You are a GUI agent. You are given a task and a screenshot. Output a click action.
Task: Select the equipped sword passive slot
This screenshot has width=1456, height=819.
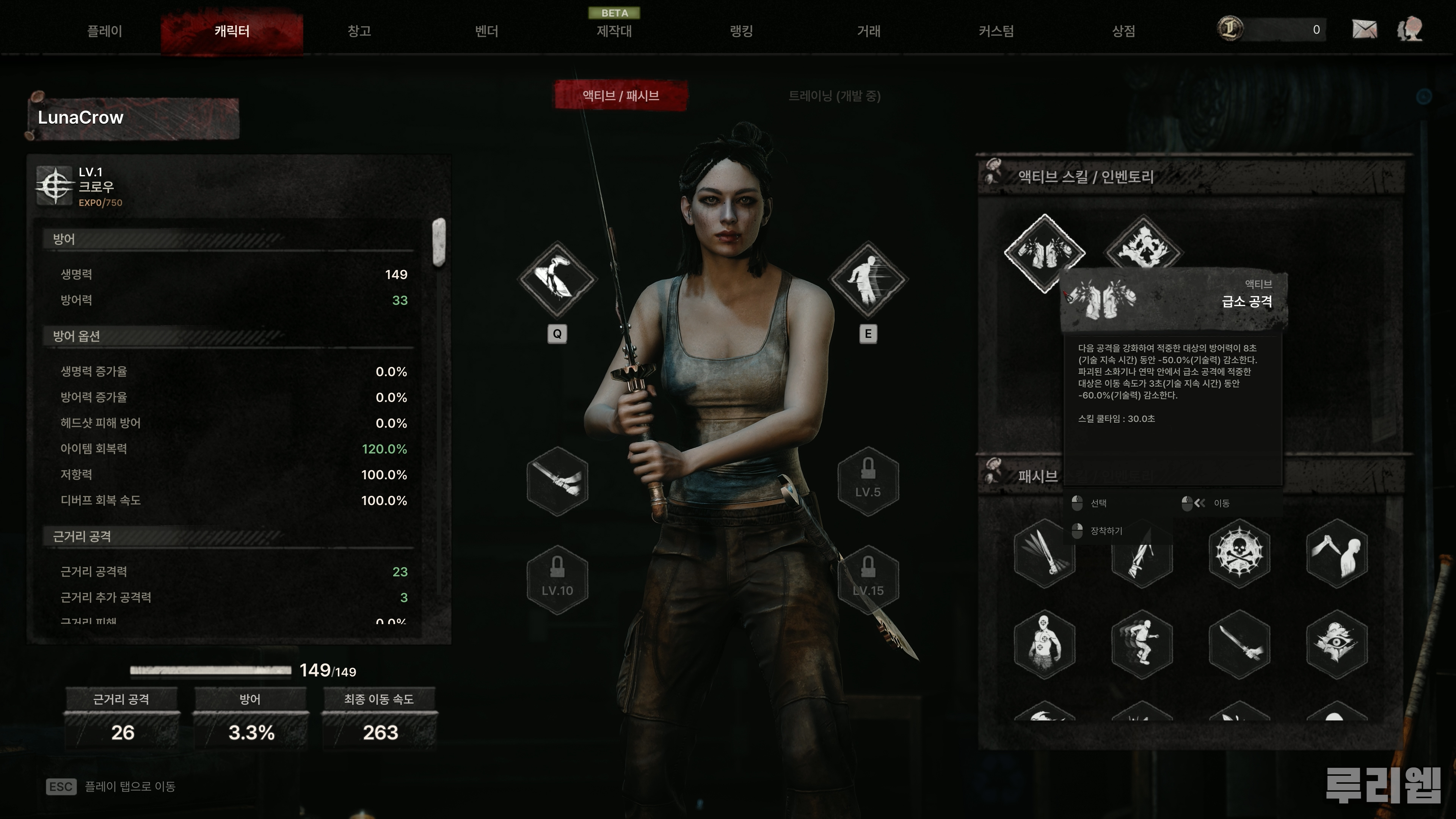click(x=557, y=481)
